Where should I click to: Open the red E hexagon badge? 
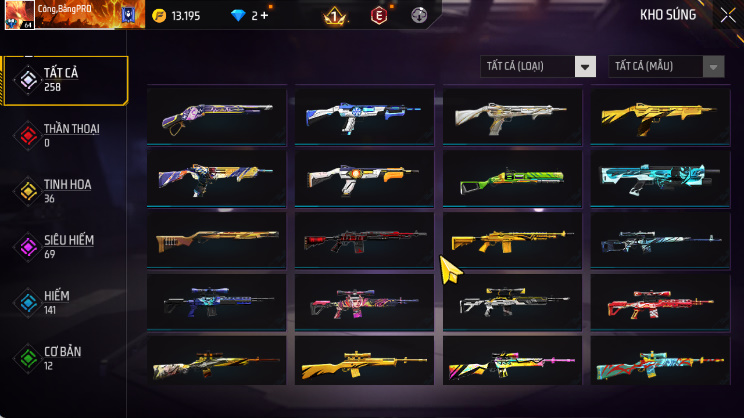click(x=379, y=16)
